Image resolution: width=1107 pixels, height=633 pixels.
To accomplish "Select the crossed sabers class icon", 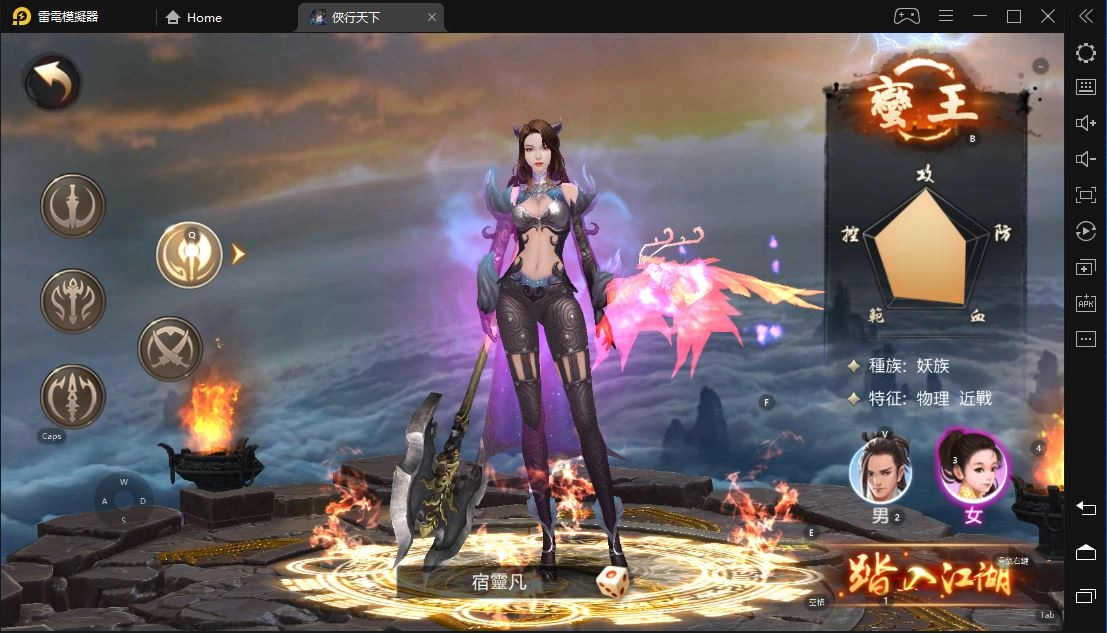I will [x=170, y=349].
